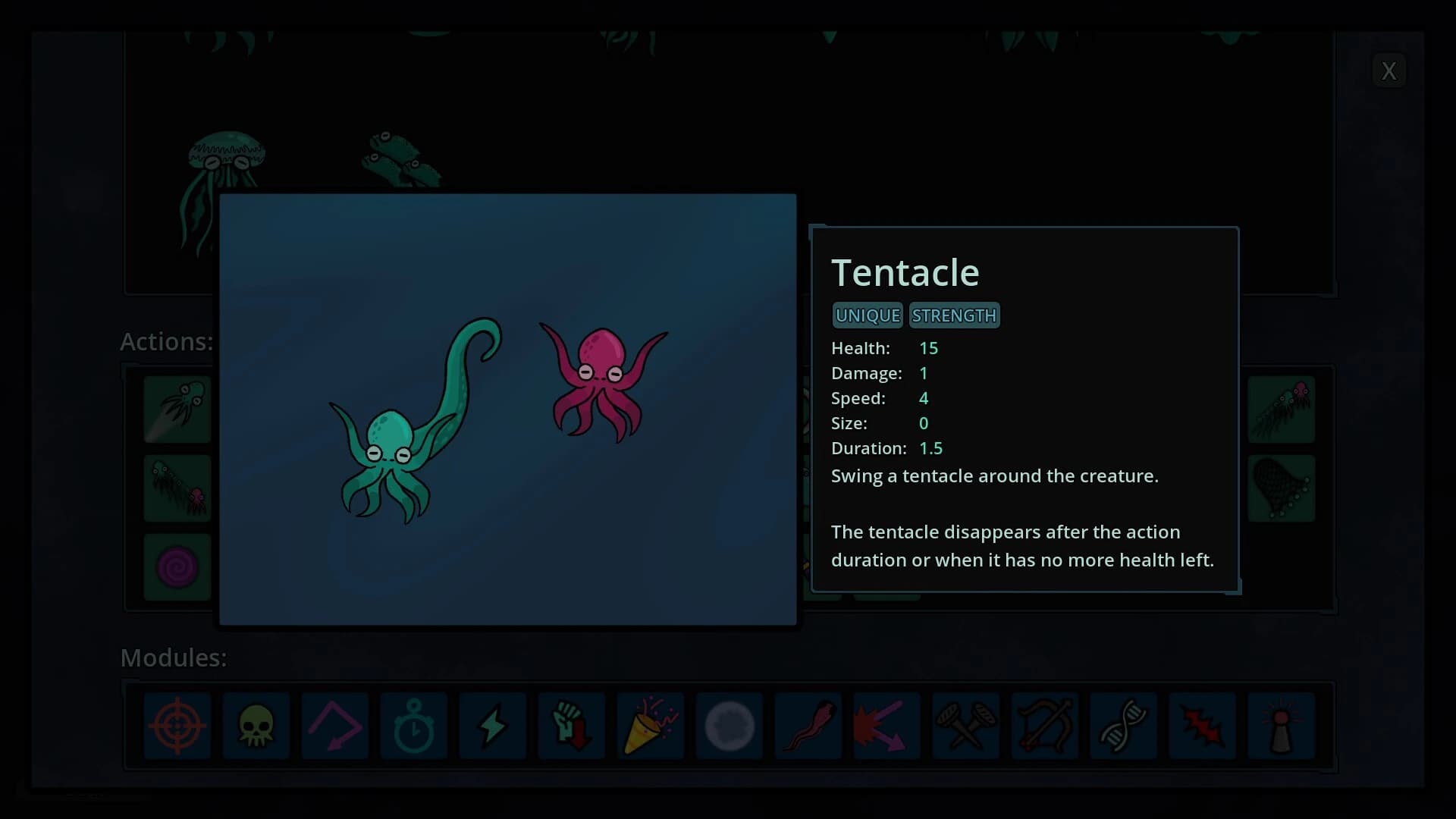Toggle the UNIQUE tag on Tentacle

coord(867,315)
